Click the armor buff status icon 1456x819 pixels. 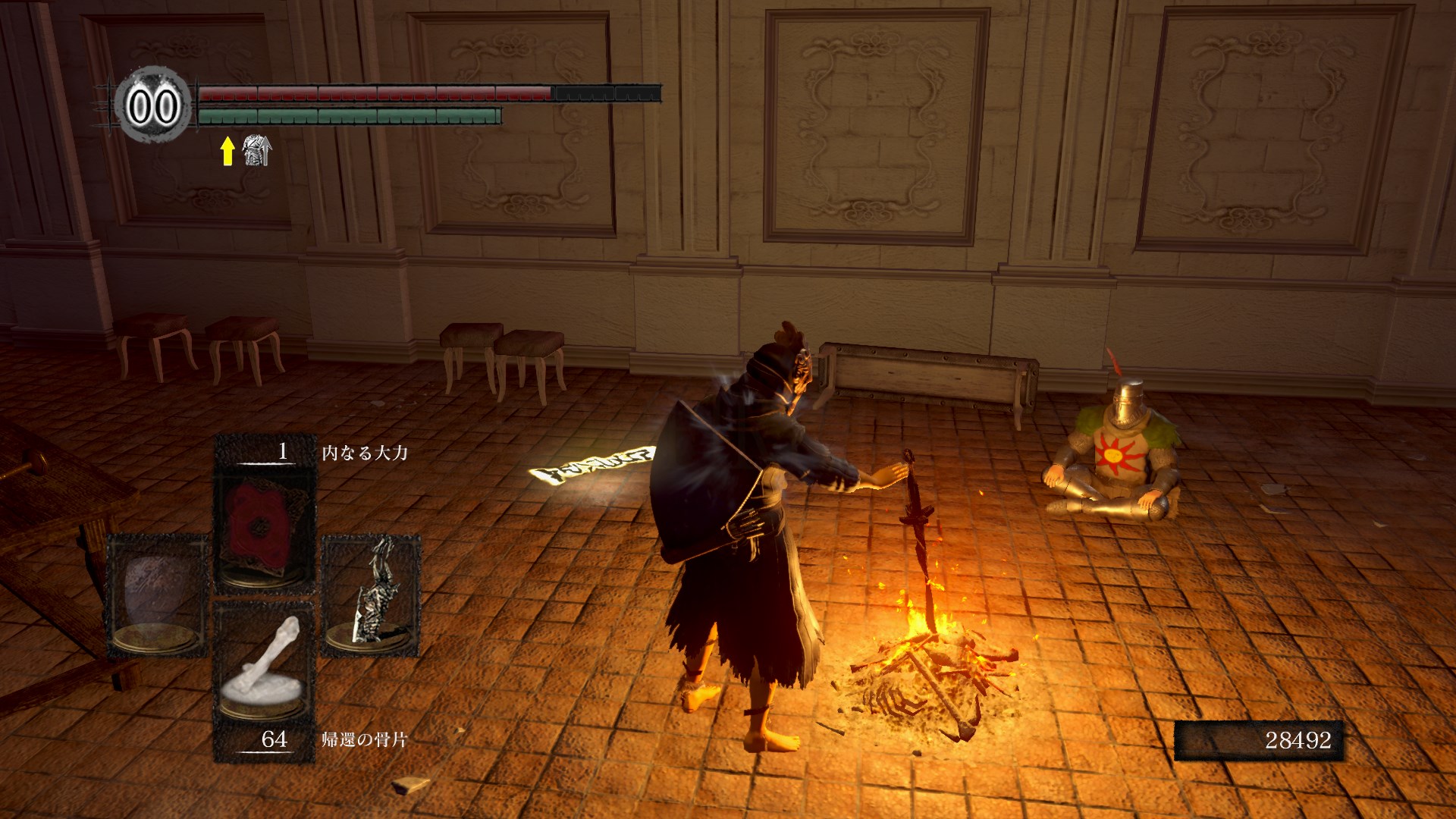click(x=256, y=150)
